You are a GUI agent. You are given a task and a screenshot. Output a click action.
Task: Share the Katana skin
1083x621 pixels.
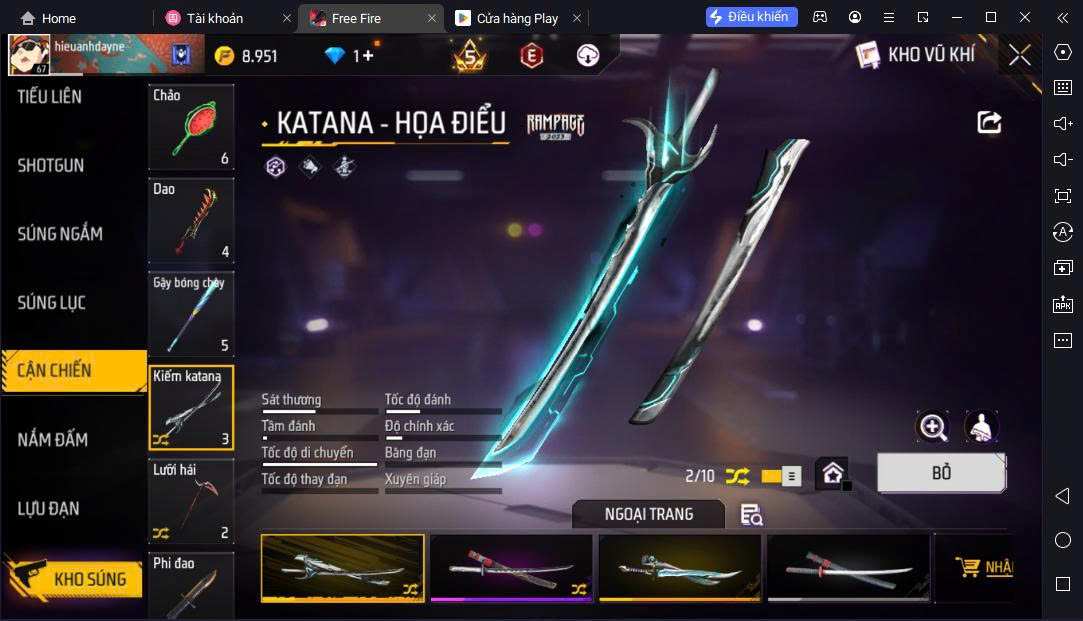coord(989,122)
